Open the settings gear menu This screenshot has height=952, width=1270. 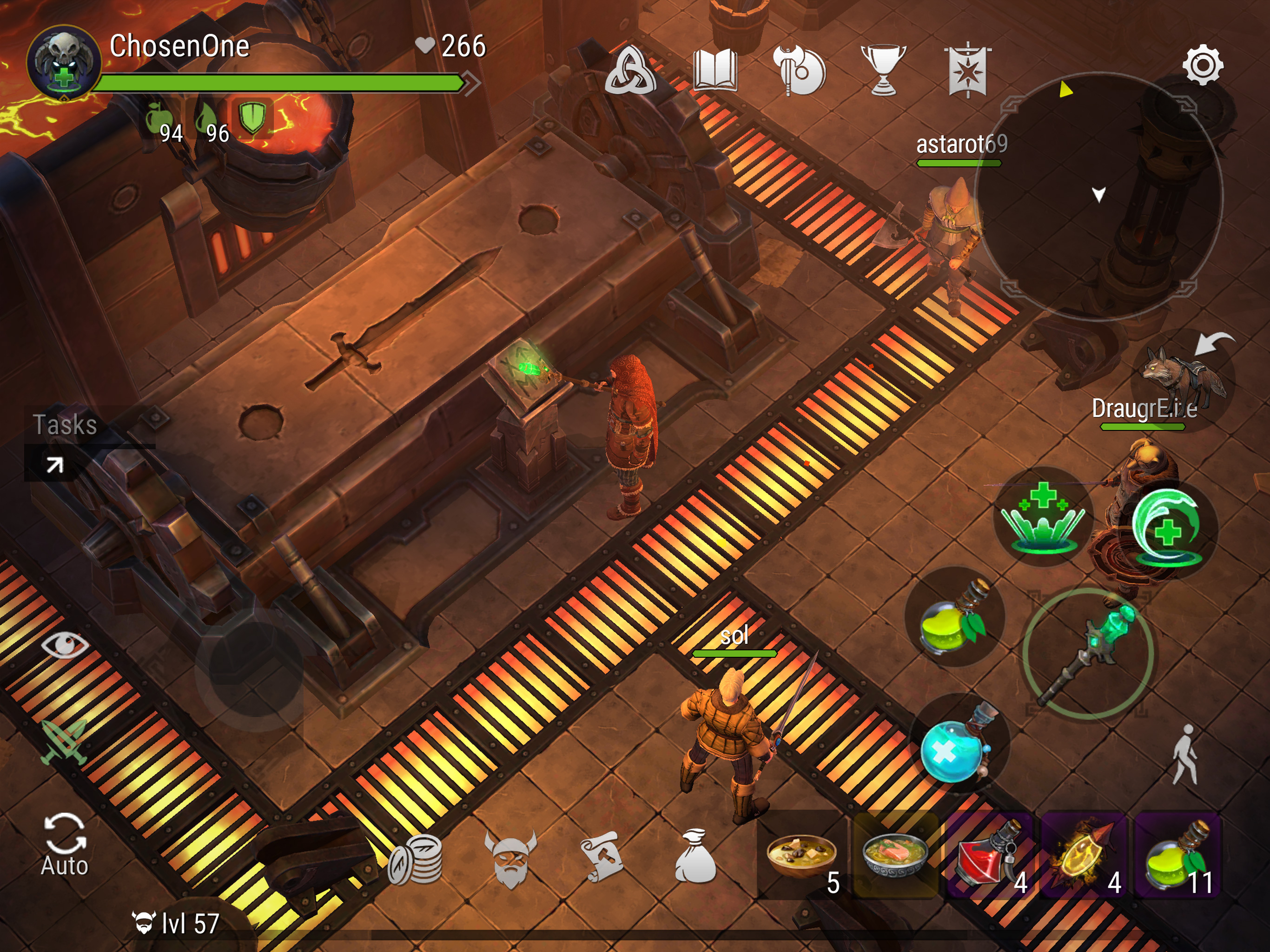pyautogui.click(x=1202, y=66)
